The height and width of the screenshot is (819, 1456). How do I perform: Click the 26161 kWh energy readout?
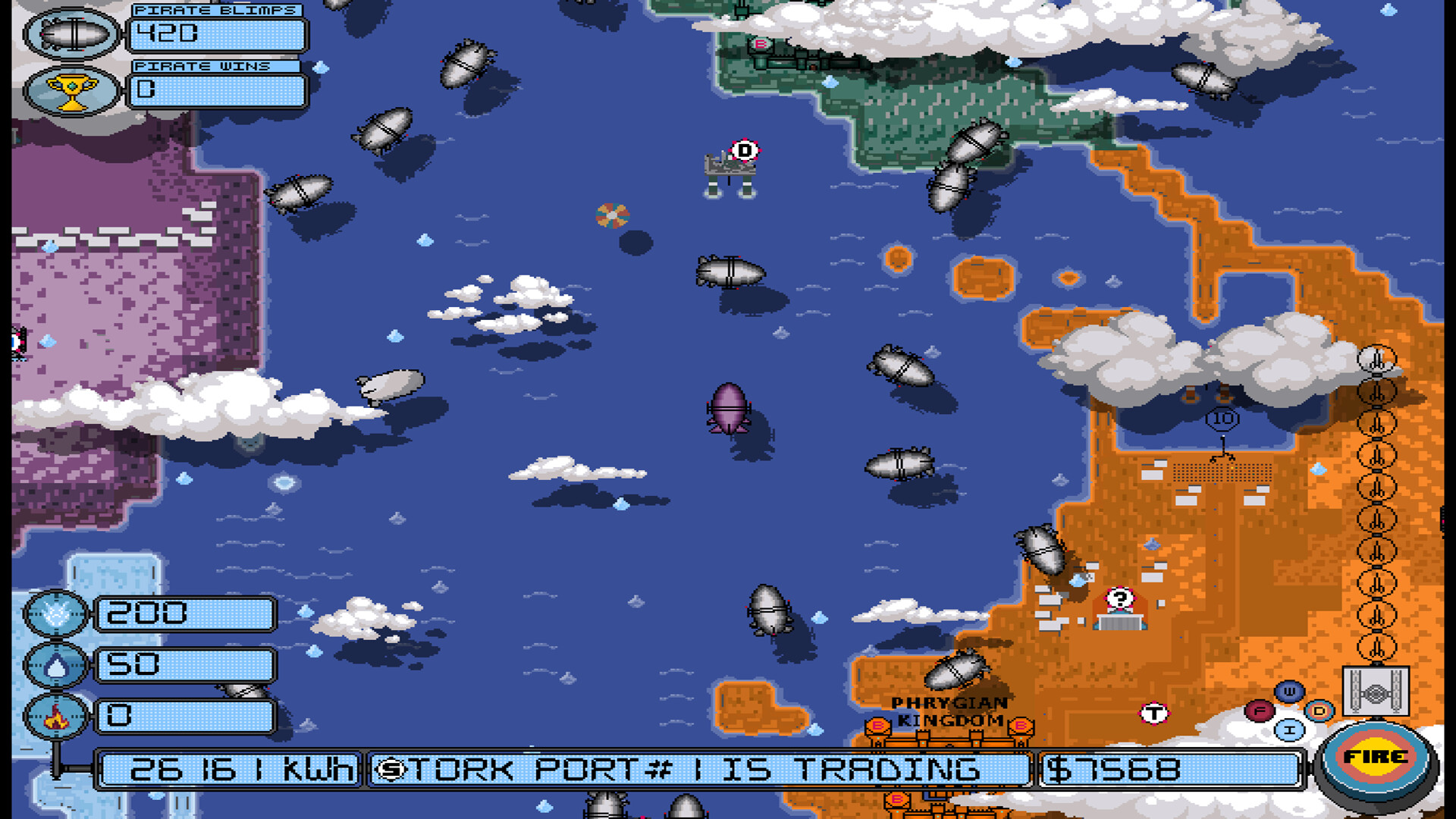[227, 770]
